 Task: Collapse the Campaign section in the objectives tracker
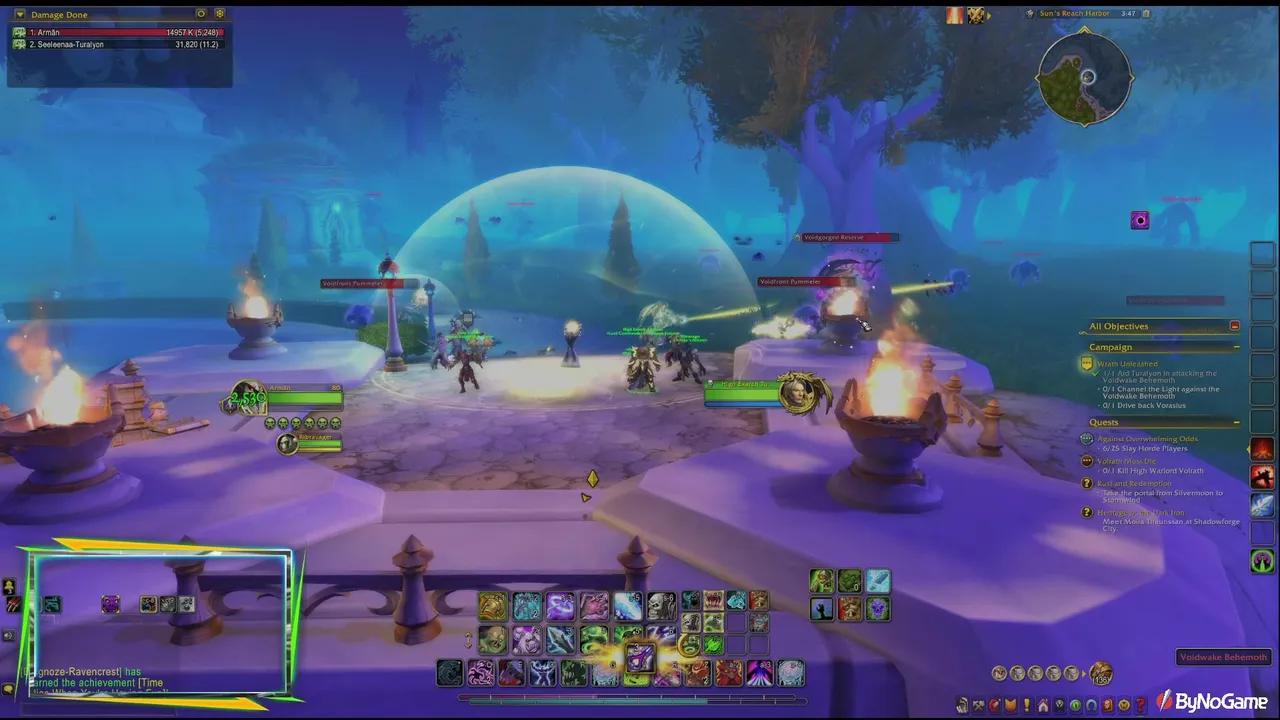[x=1236, y=347]
